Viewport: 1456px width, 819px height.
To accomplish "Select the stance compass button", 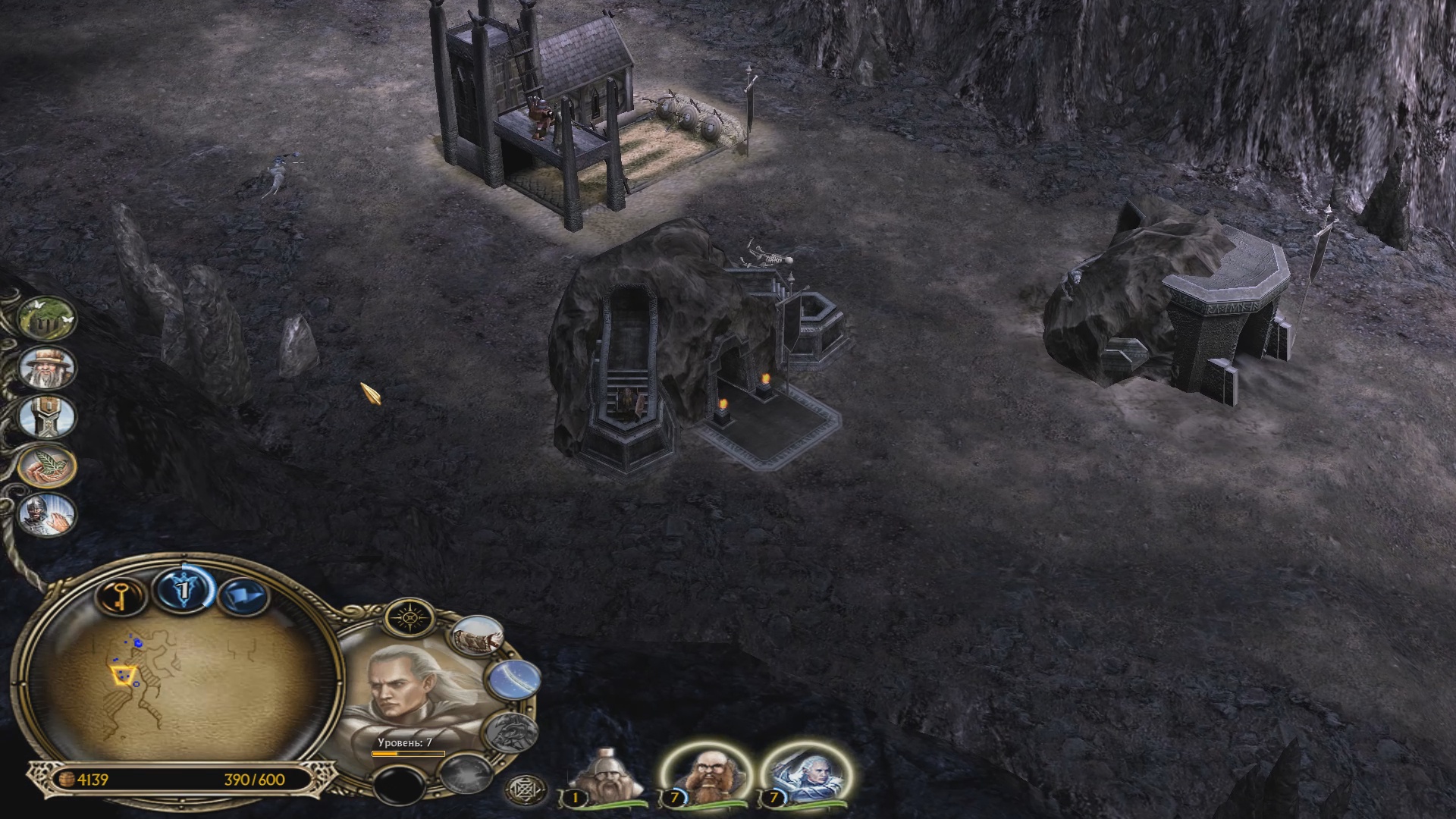I will click(410, 618).
